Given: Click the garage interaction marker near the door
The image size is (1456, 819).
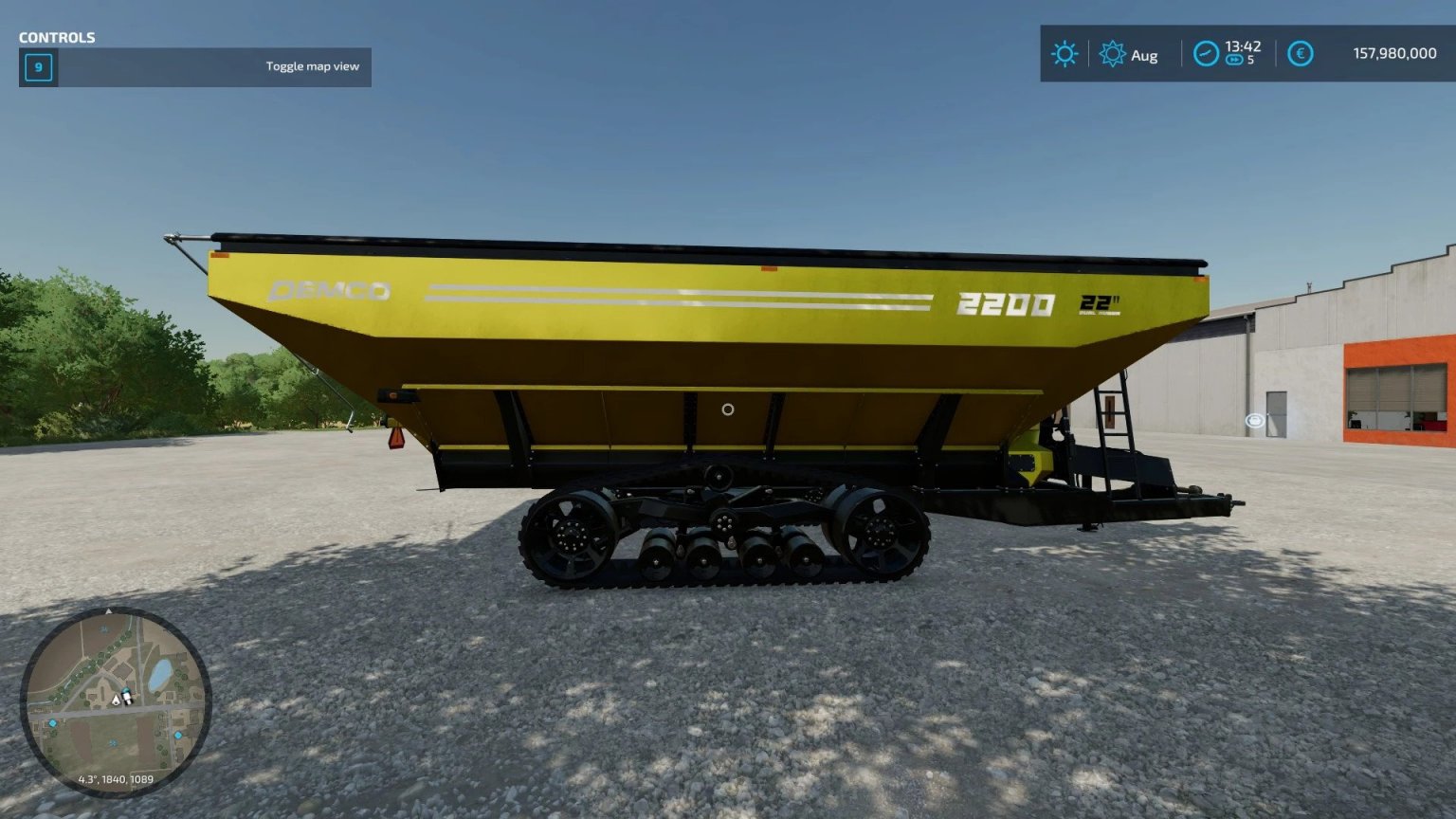Looking at the screenshot, I should click(x=1253, y=419).
